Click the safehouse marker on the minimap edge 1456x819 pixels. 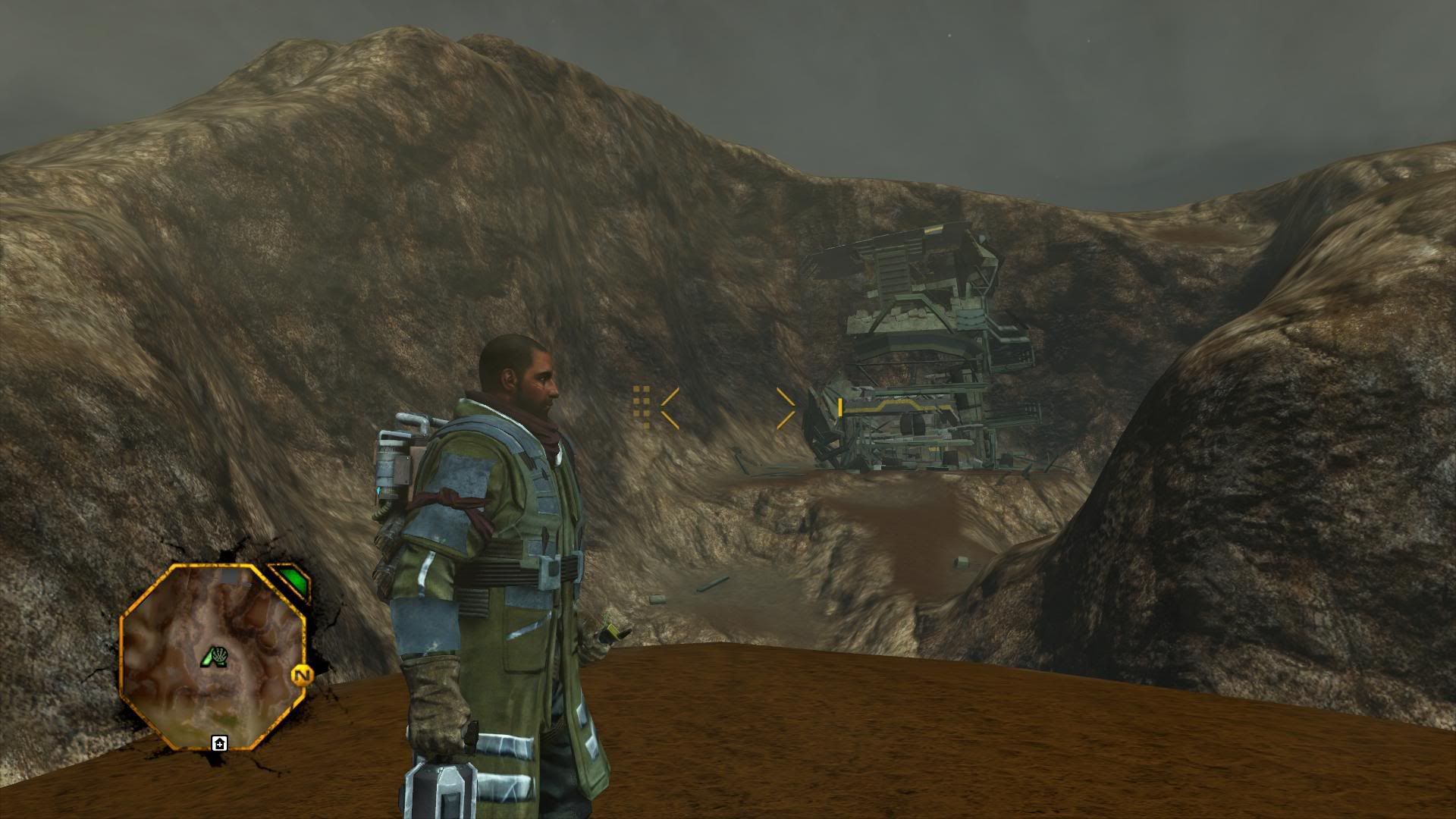[219, 743]
